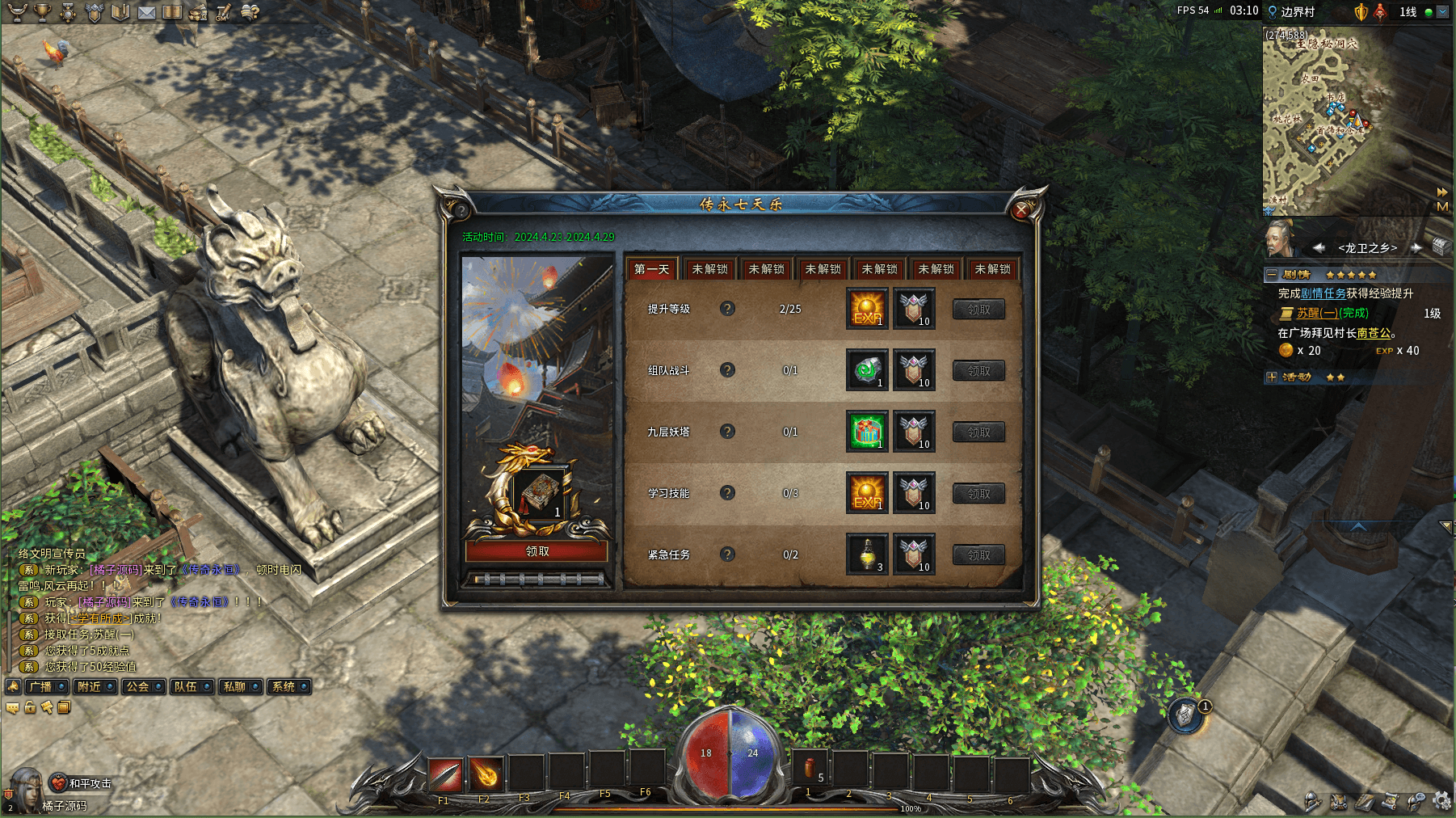
Task: Open the gear settings icon
Action: (1441, 801)
